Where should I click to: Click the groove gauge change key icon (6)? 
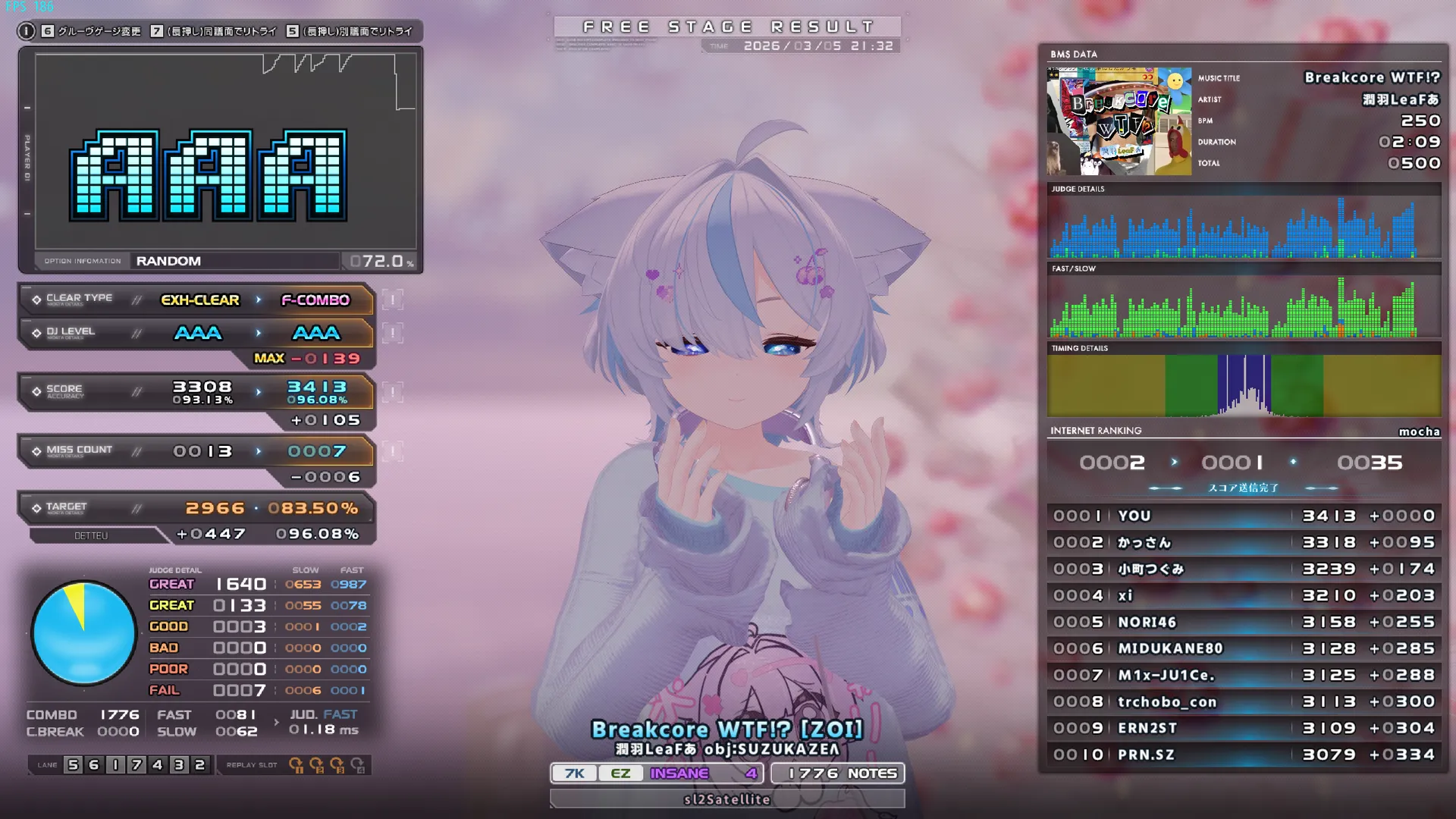(x=47, y=33)
